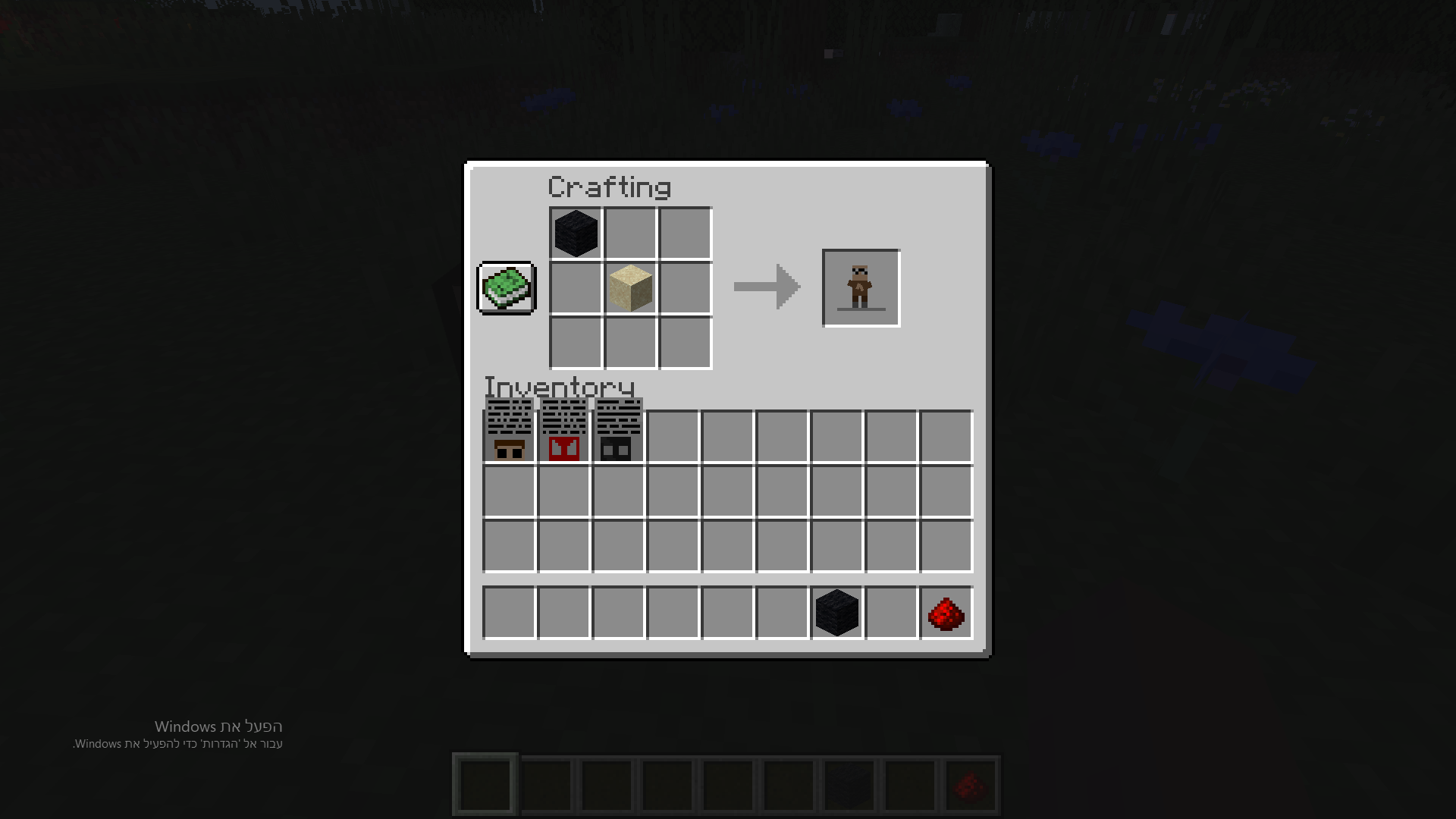This screenshot has height=819, width=1456.
Task: Click the empty top-right crafting grid slot
Action: [685, 233]
